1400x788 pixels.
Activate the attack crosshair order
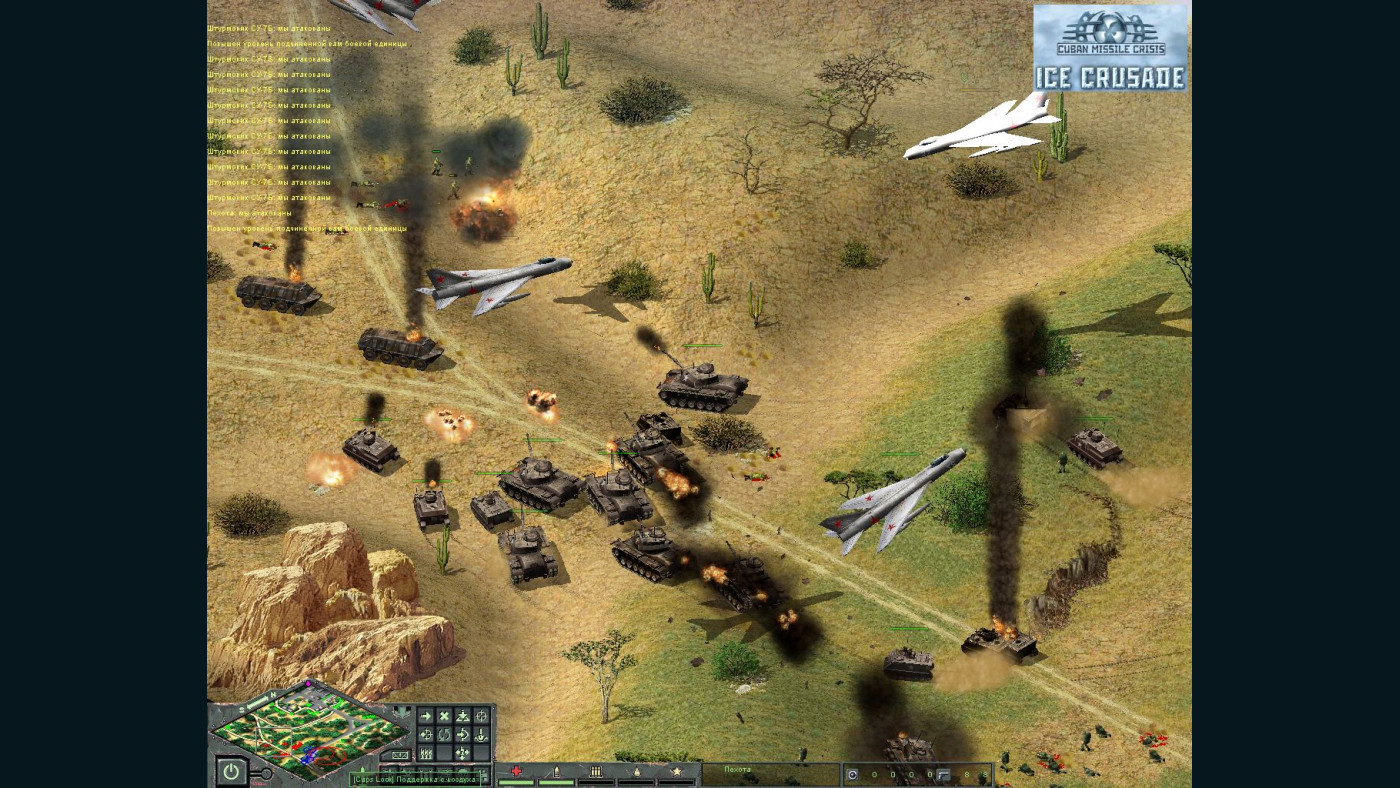click(x=483, y=716)
